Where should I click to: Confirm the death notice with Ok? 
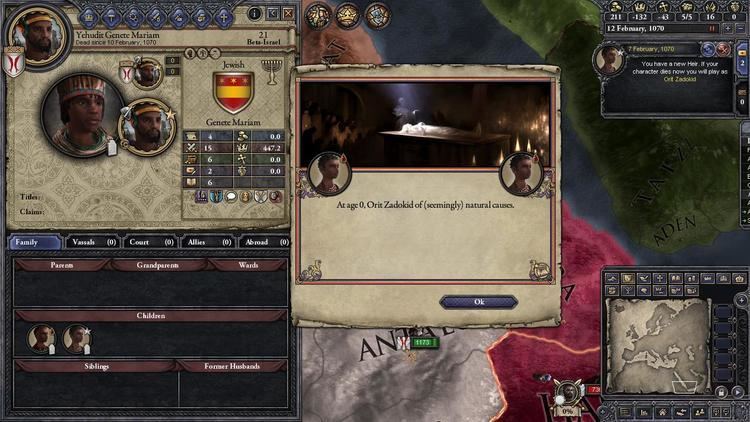(478, 301)
